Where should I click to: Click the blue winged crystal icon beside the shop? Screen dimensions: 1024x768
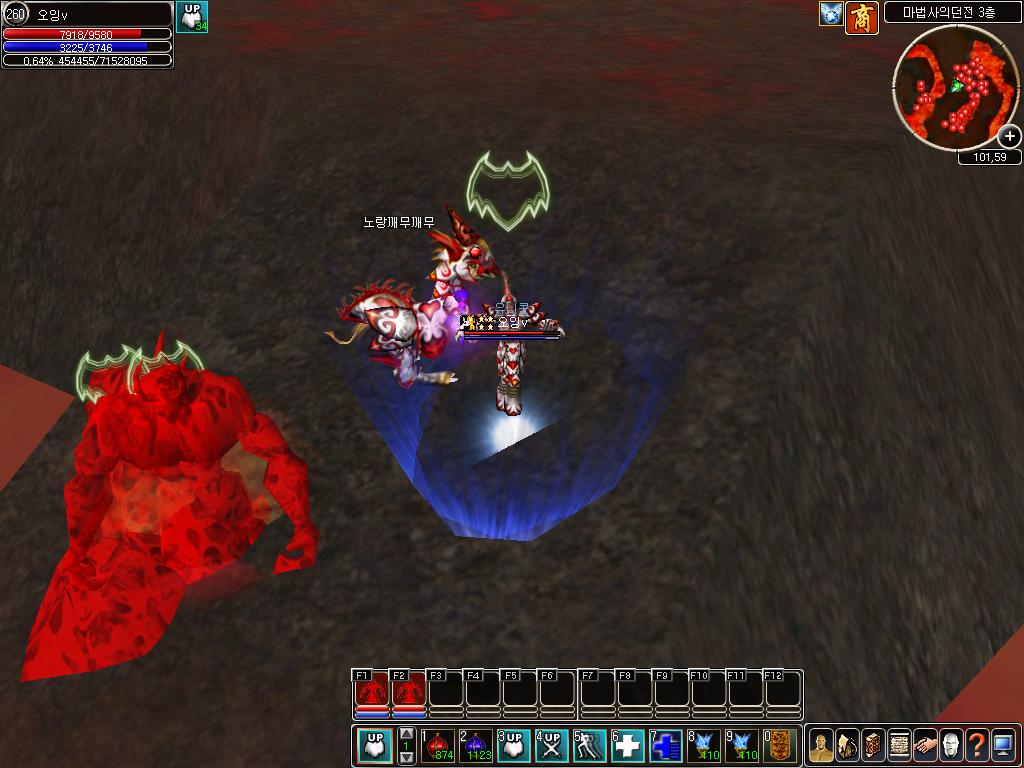831,14
